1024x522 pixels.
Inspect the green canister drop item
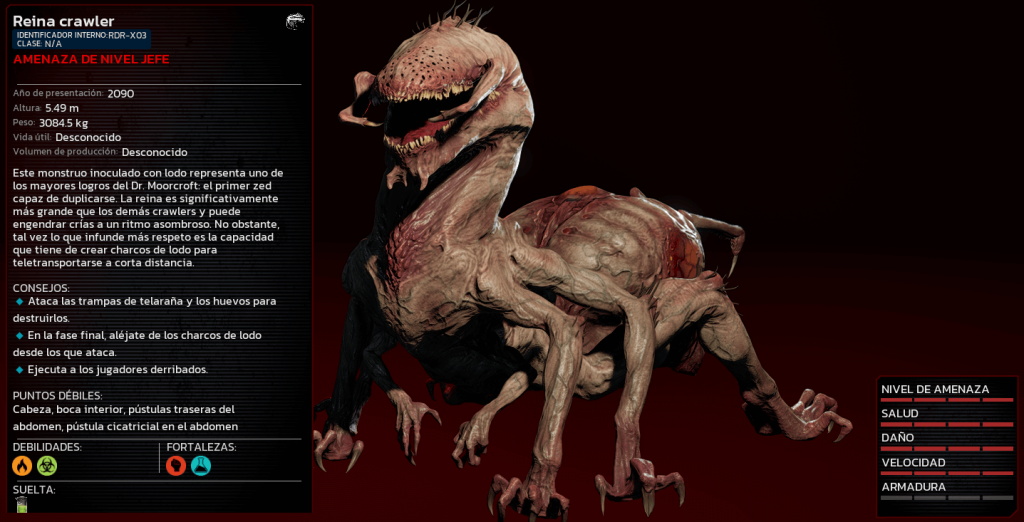21,505
